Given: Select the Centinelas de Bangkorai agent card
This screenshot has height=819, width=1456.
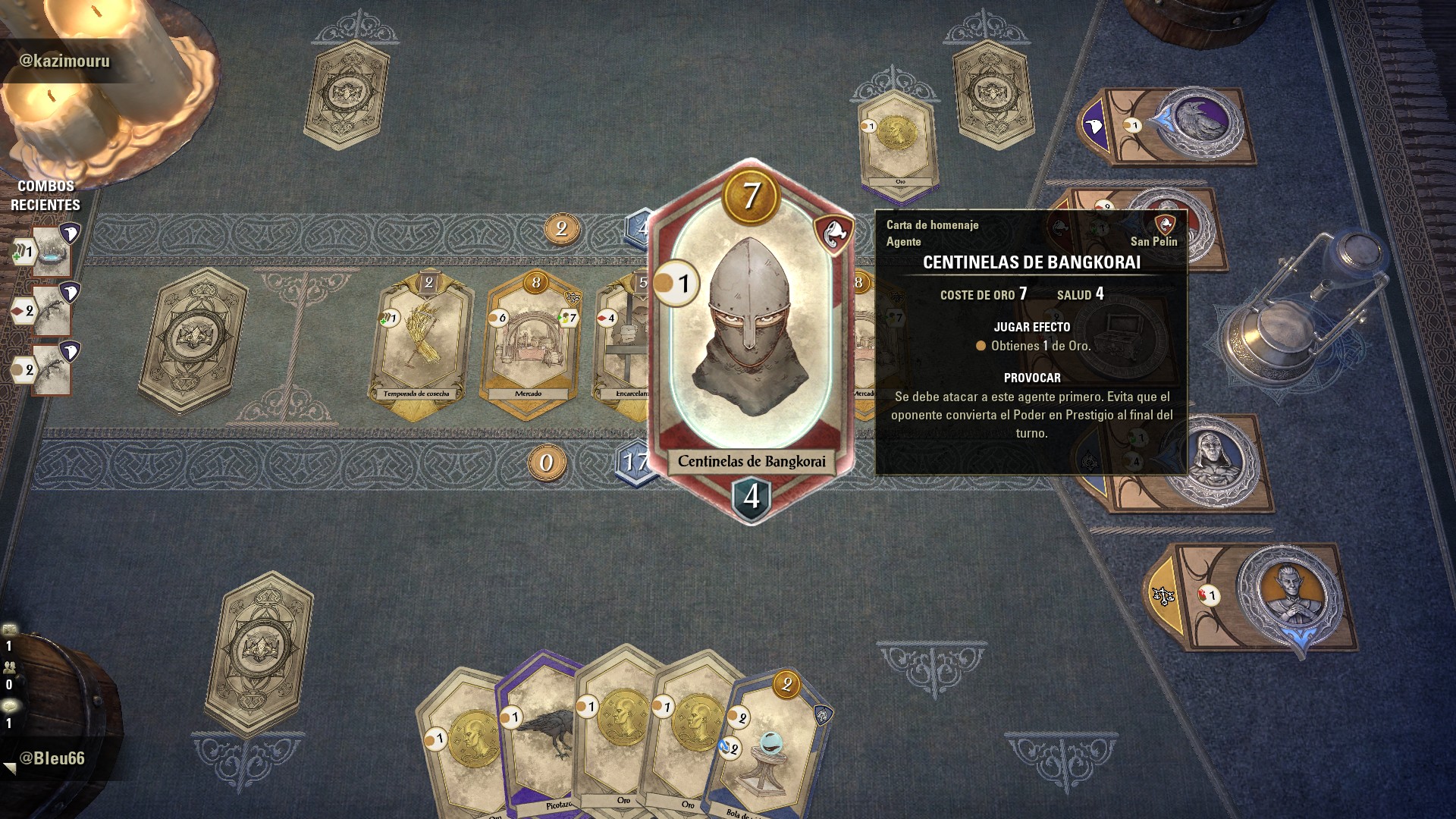Looking at the screenshot, I should click(x=751, y=341).
